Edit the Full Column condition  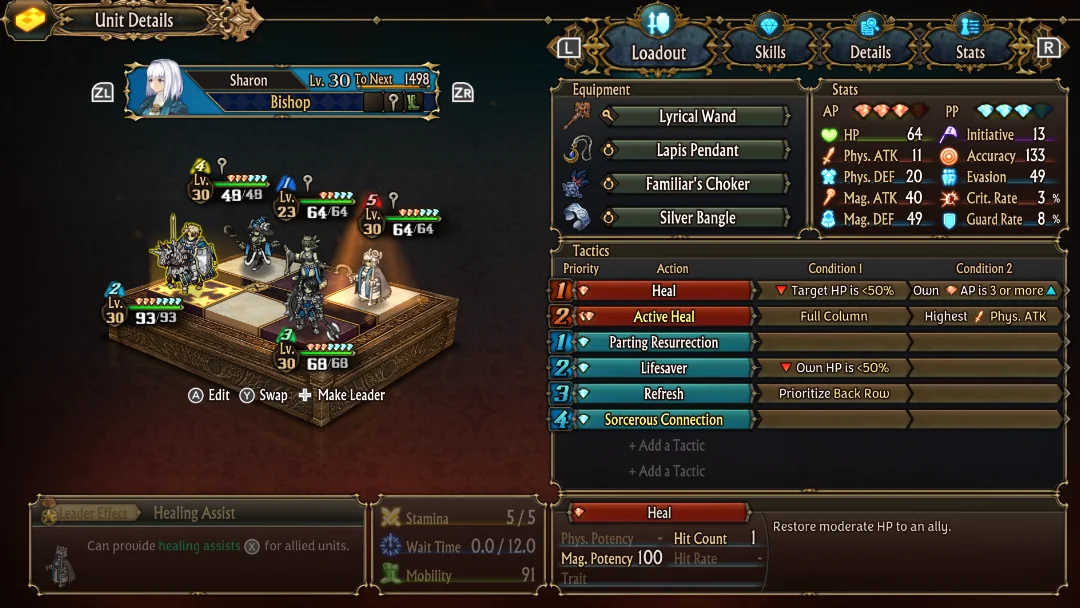(833, 317)
